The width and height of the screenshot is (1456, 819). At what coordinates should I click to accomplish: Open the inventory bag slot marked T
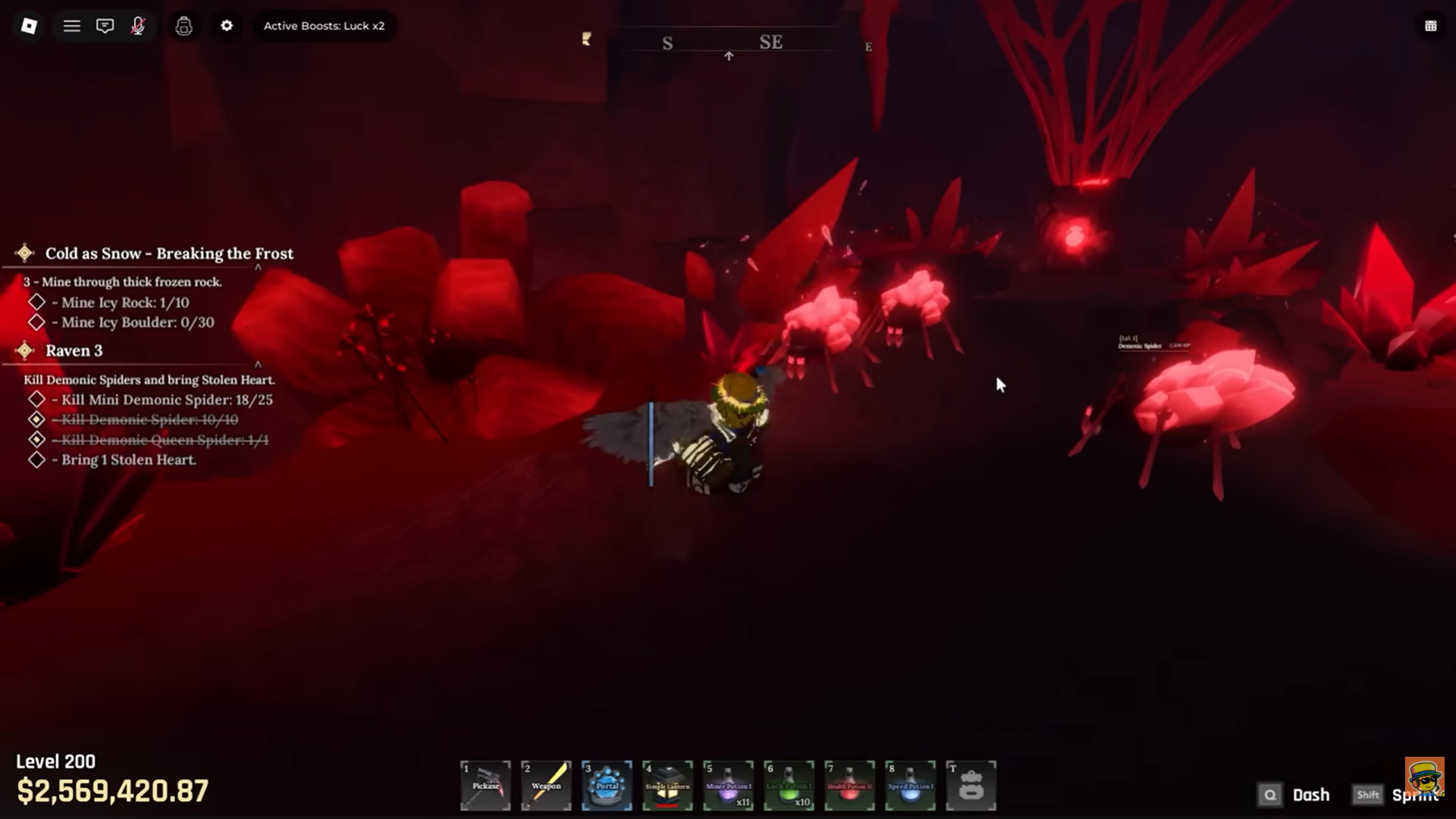point(971,785)
